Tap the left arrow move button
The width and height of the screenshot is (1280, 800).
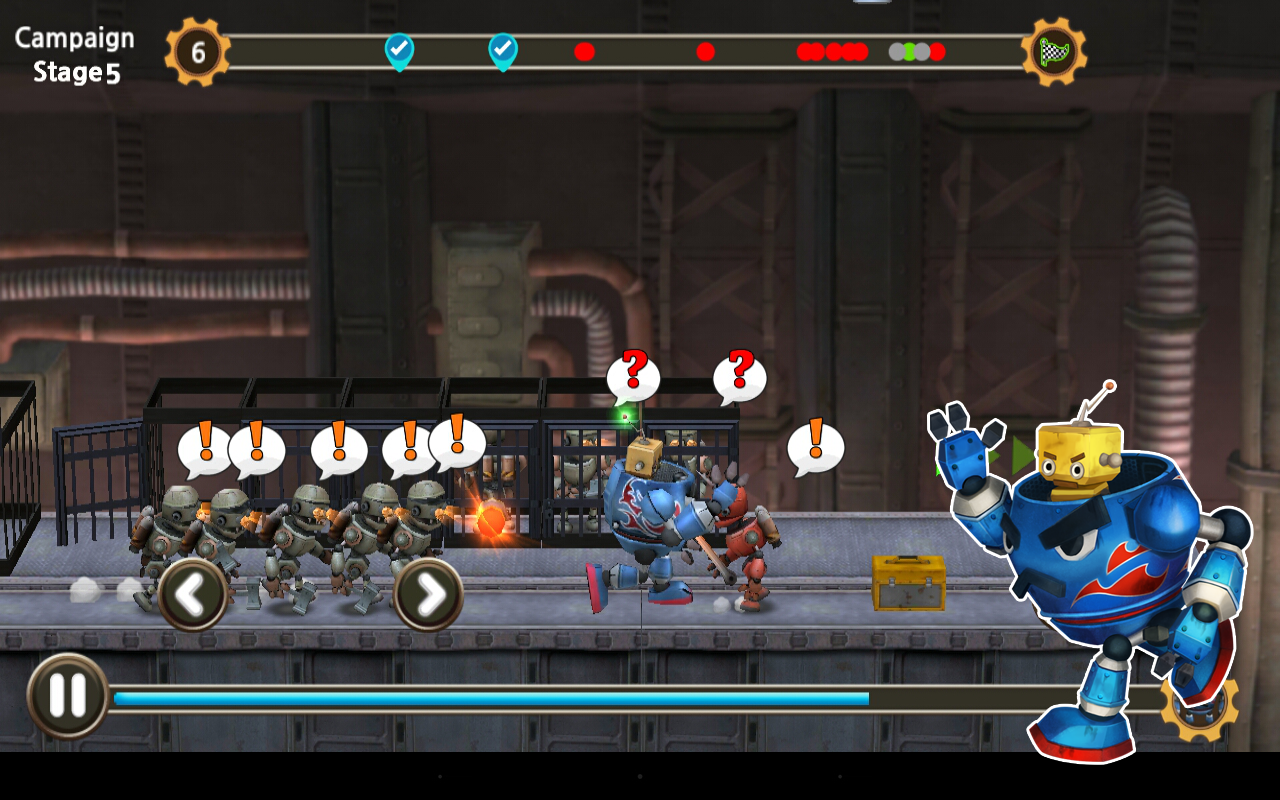192,595
